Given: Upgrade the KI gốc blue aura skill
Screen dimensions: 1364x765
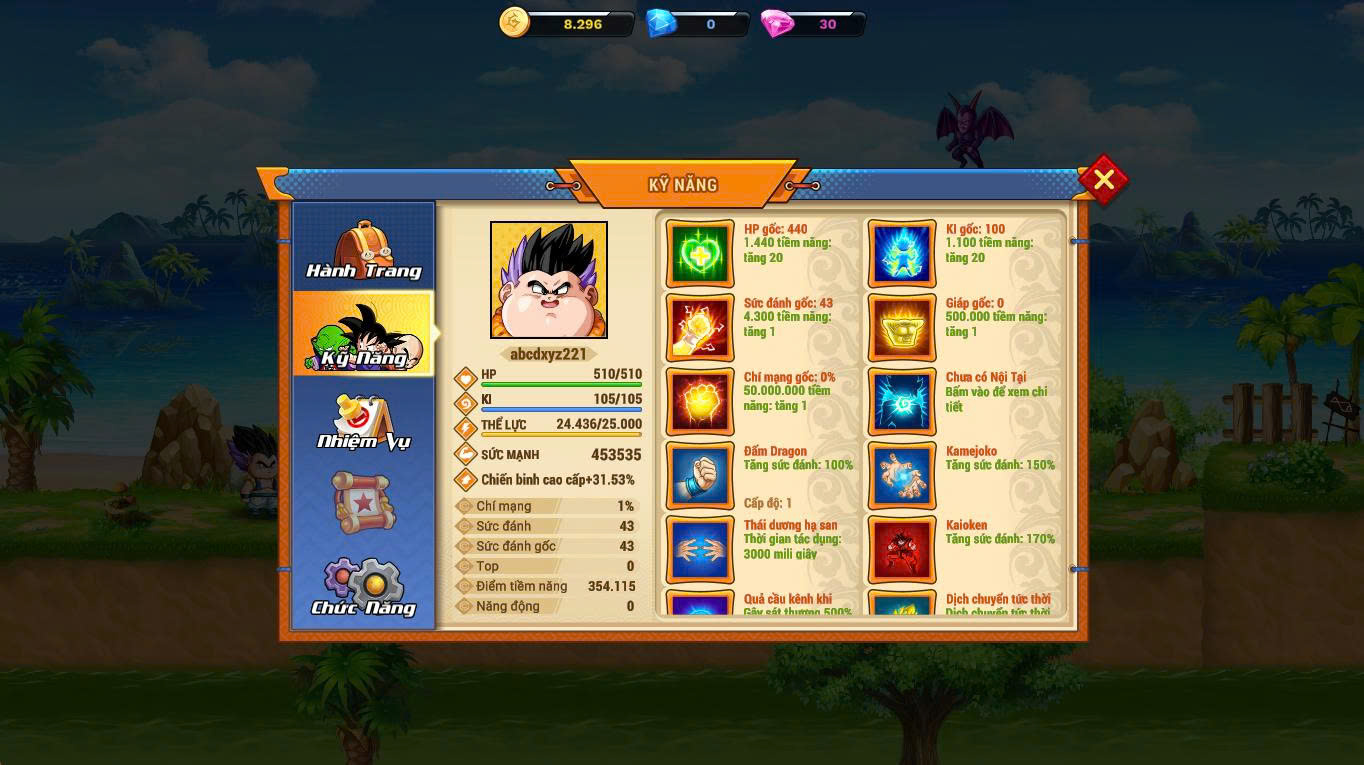Looking at the screenshot, I should [x=902, y=254].
